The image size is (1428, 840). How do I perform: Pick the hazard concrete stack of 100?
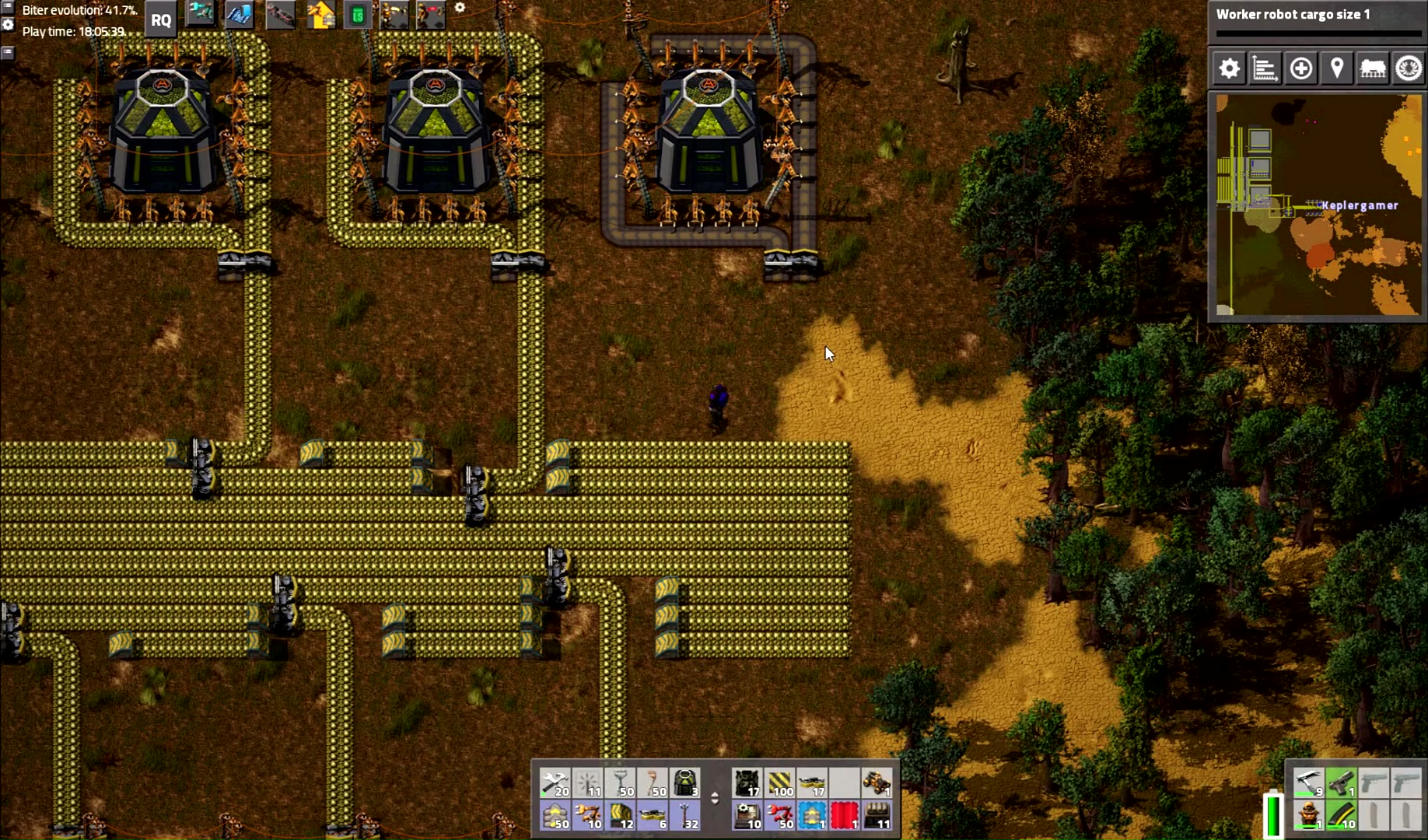[779, 783]
